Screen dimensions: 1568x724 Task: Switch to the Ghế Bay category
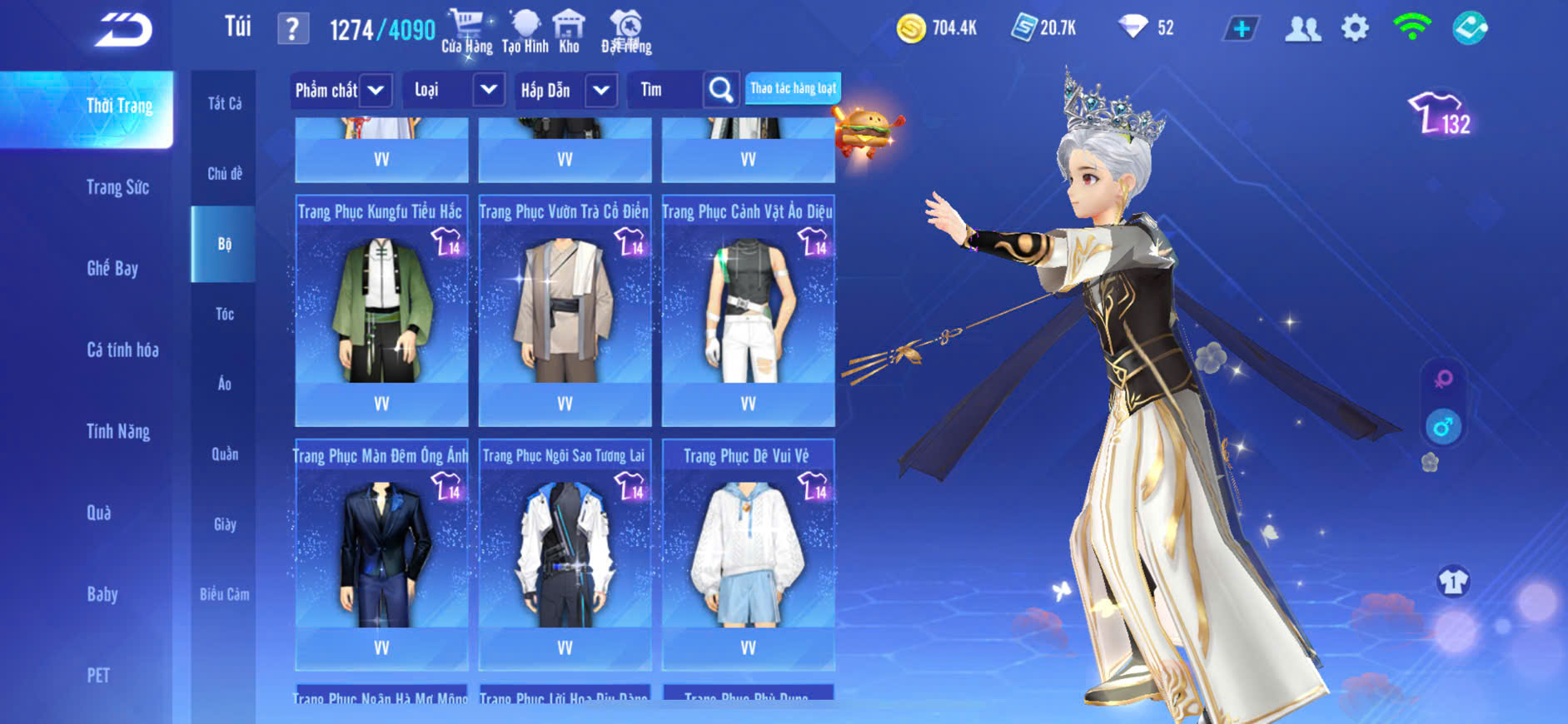(x=112, y=268)
